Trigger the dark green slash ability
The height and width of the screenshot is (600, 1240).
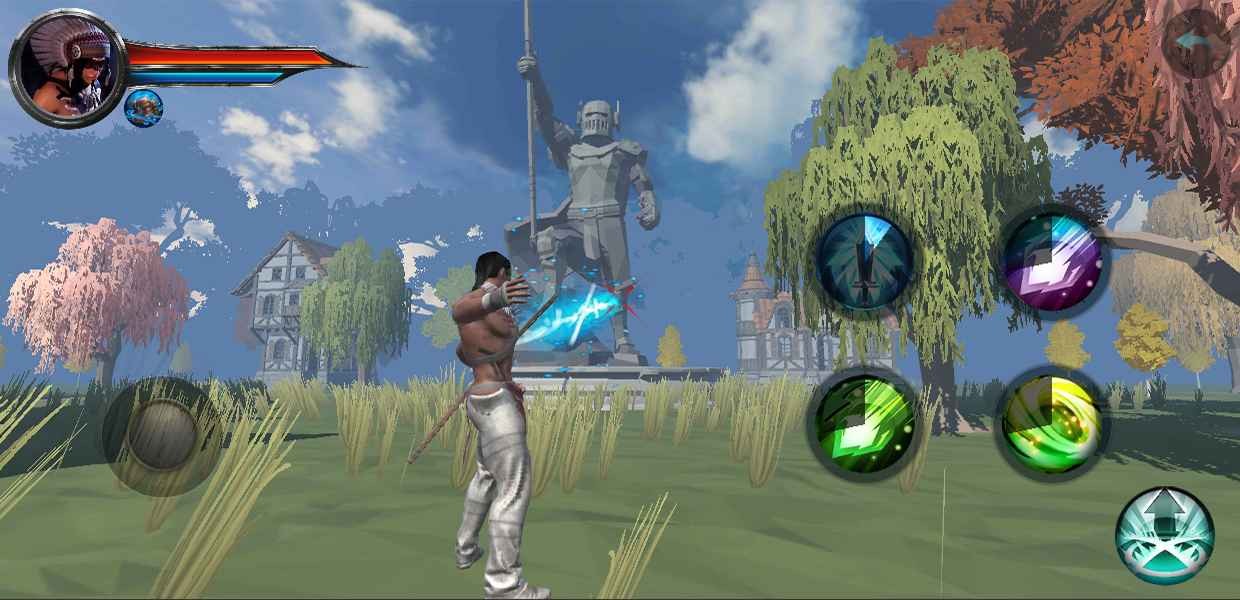[x=863, y=420]
